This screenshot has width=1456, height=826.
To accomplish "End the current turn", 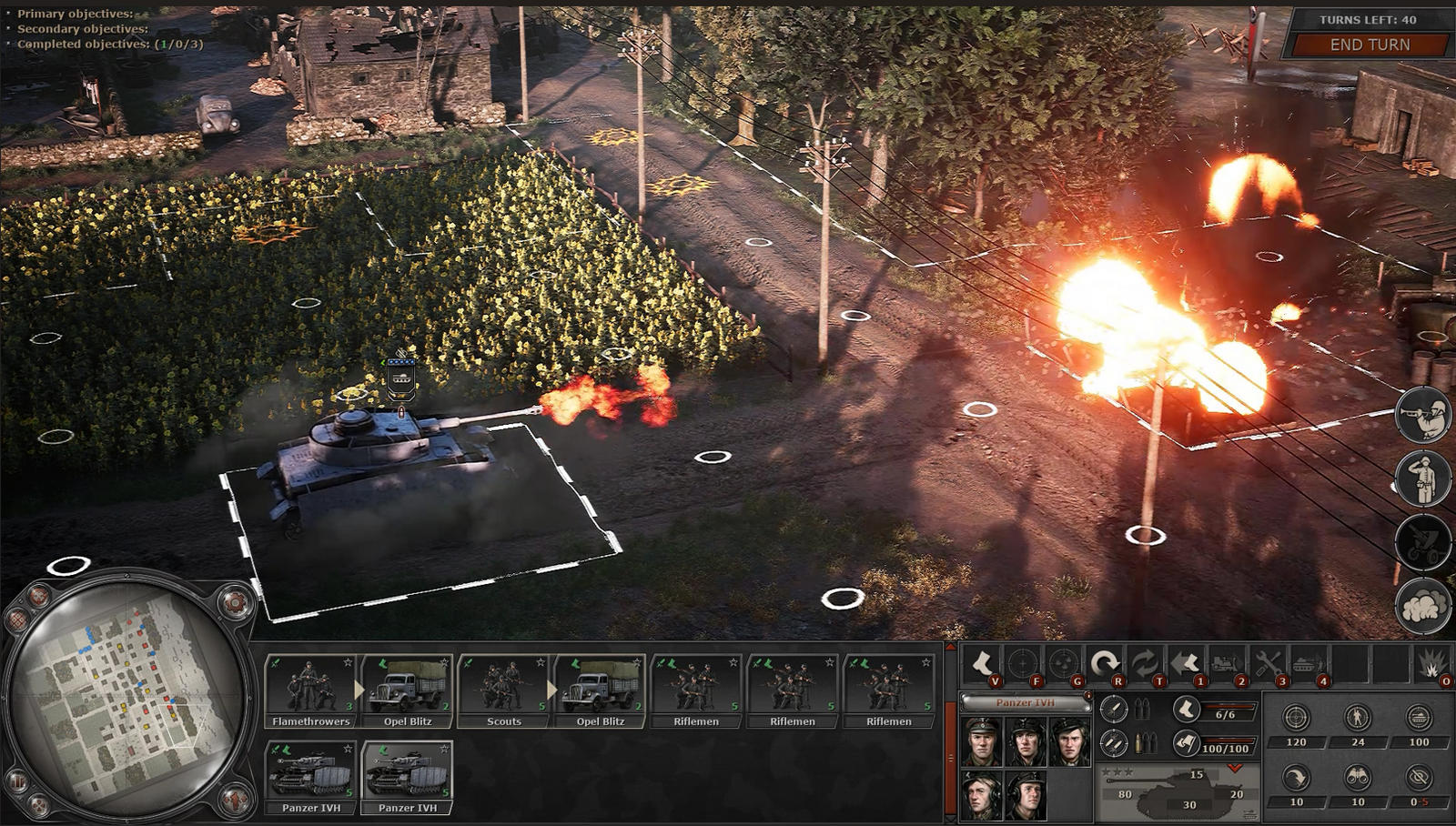I will (1369, 45).
